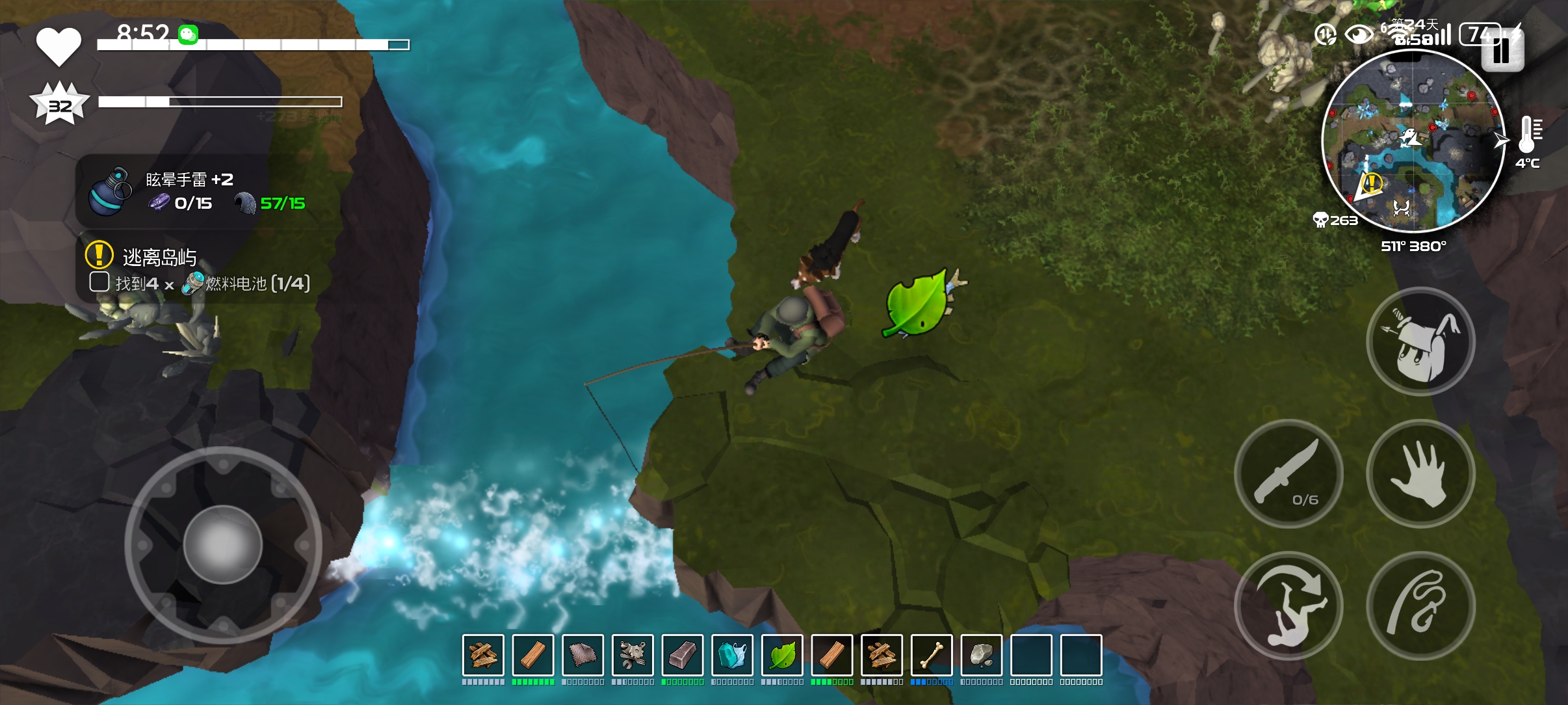Pick the green leaf hotbar slot

pyautogui.click(x=782, y=655)
